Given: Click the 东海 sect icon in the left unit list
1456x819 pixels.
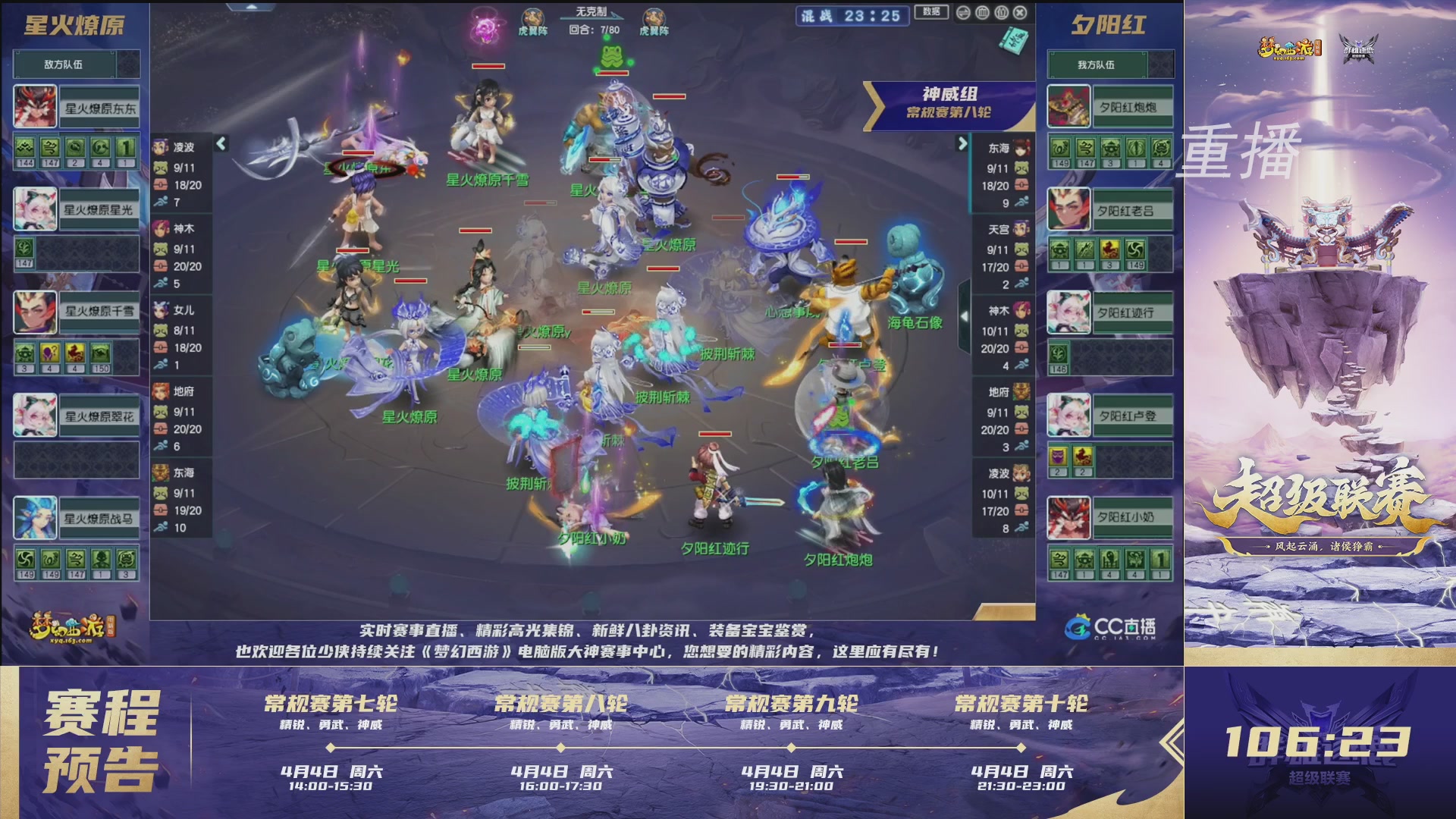Looking at the screenshot, I should 160,471.
